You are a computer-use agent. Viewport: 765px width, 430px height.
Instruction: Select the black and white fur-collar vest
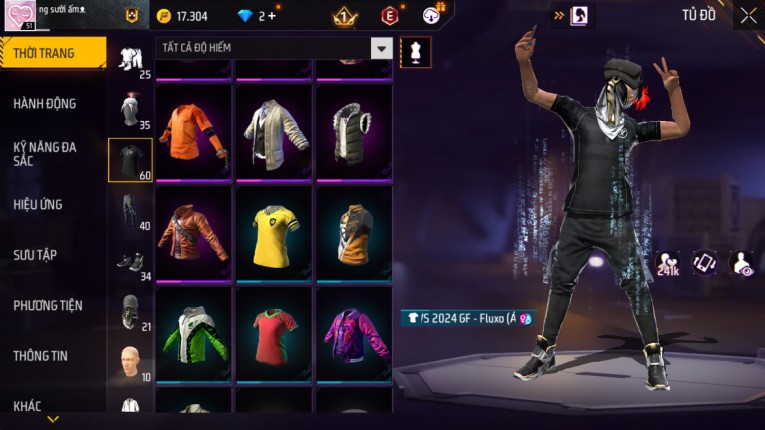pos(355,132)
